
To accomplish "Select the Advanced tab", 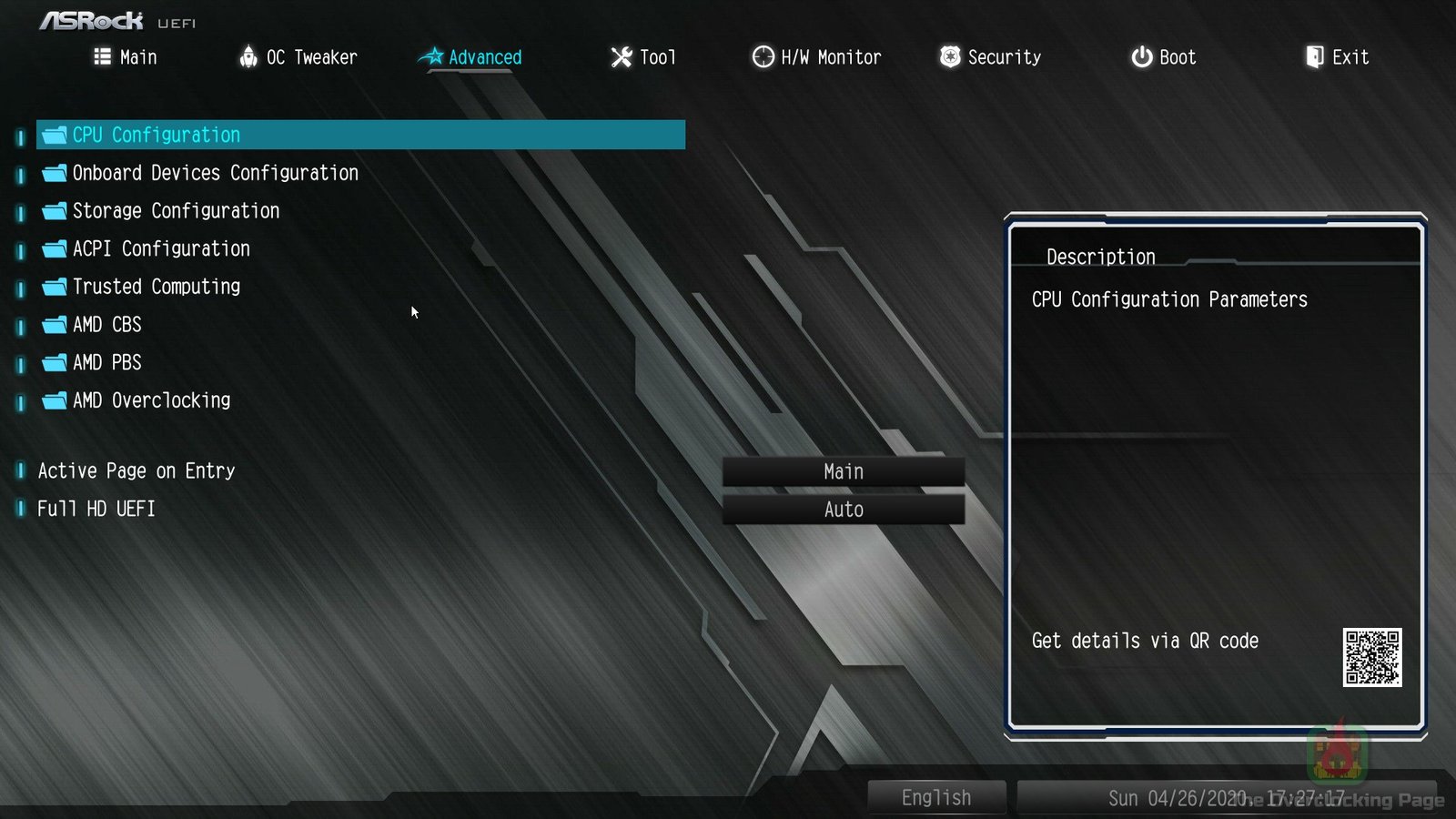I will coord(470,57).
